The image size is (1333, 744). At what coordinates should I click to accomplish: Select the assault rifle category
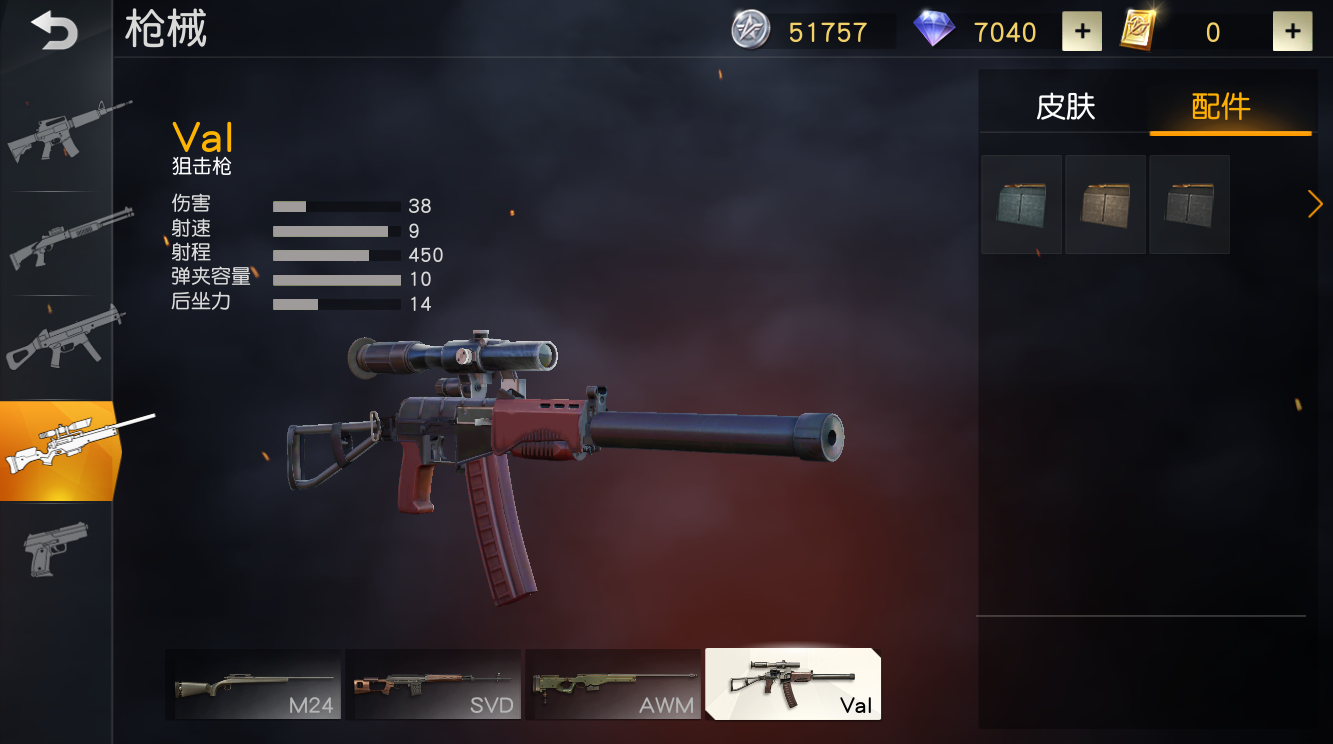click(62, 129)
